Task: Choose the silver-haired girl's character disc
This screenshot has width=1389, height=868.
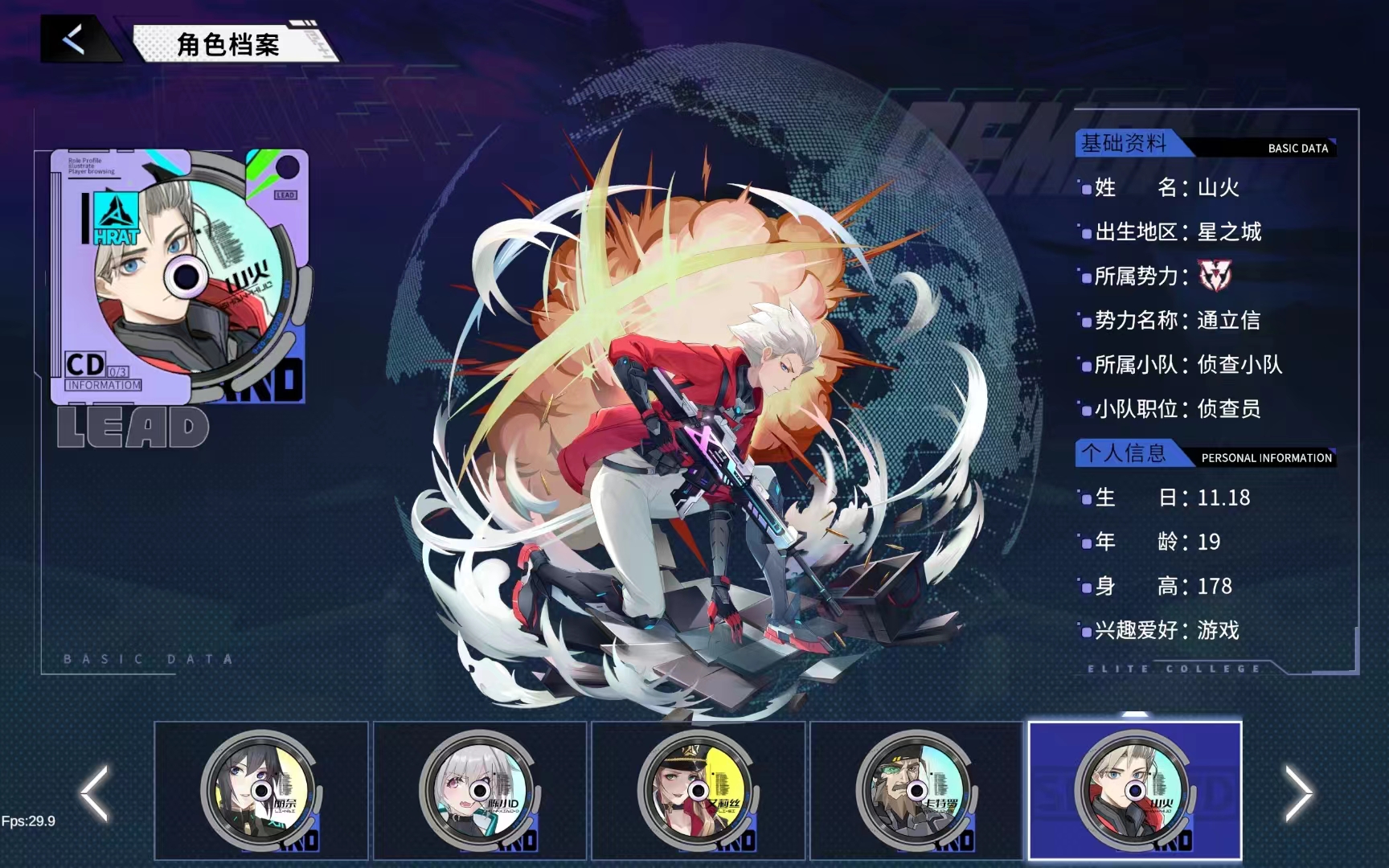Action: point(480,791)
